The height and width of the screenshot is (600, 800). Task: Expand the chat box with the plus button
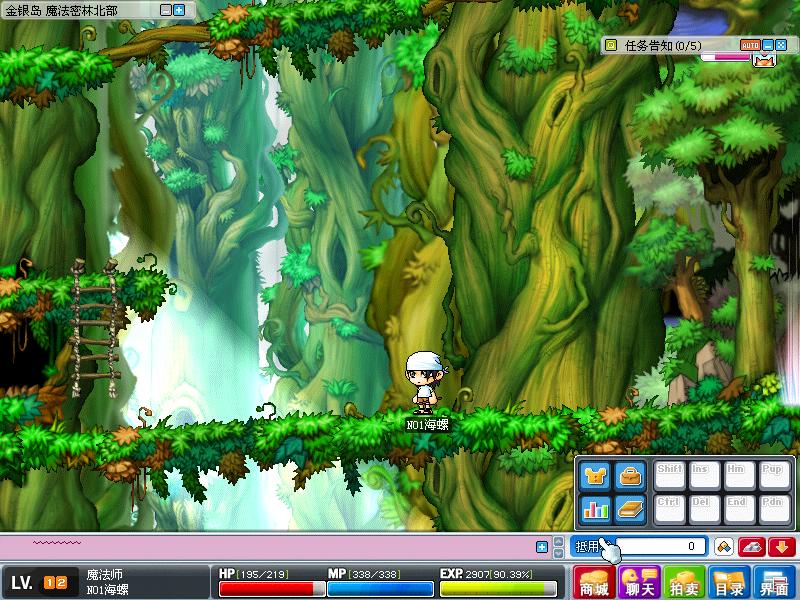[542, 547]
